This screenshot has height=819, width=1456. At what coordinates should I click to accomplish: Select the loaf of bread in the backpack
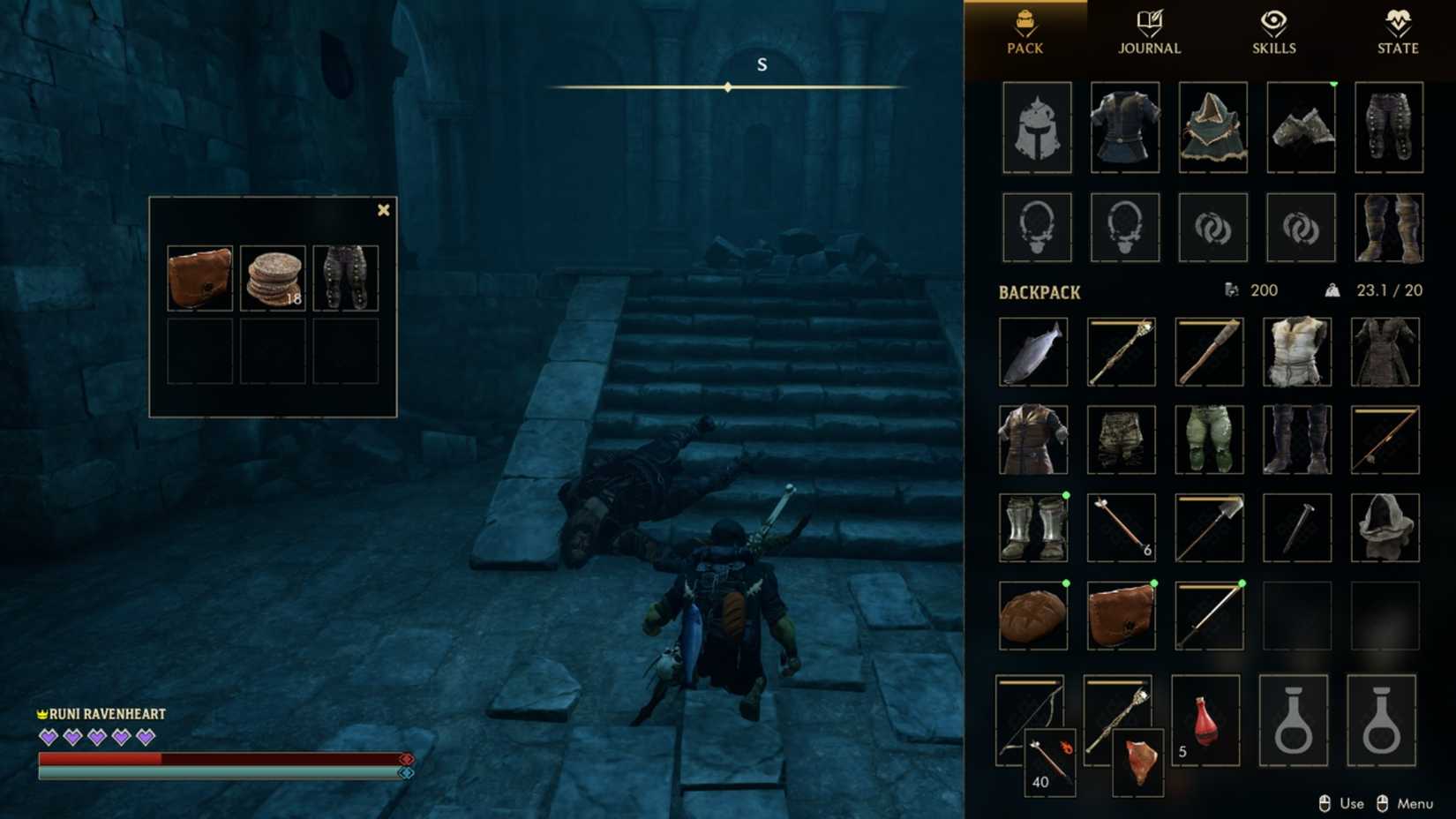pyautogui.click(x=1032, y=615)
